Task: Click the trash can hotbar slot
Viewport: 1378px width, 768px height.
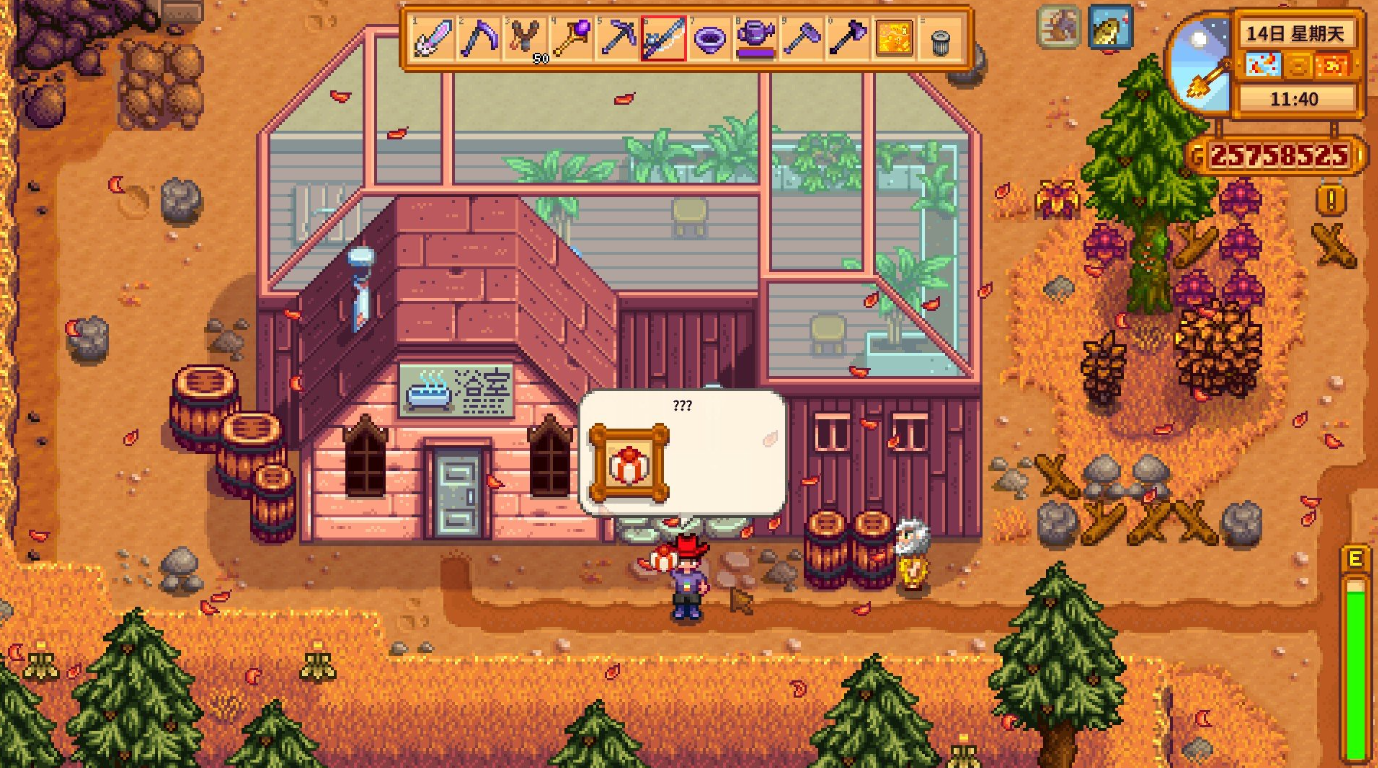Action: coord(940,40)
